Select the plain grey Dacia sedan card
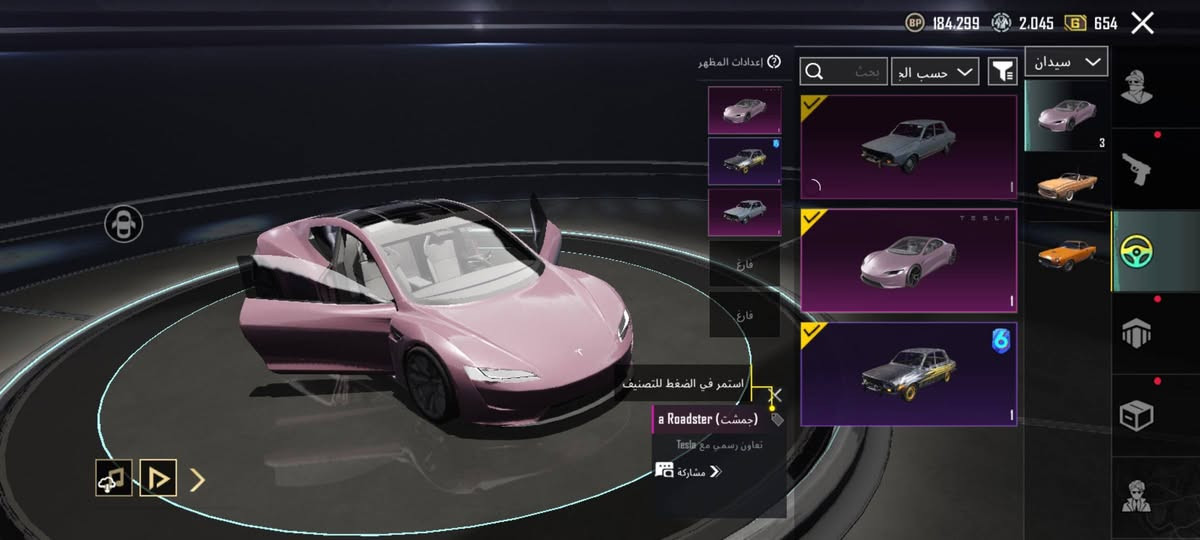 pos(908,147)
